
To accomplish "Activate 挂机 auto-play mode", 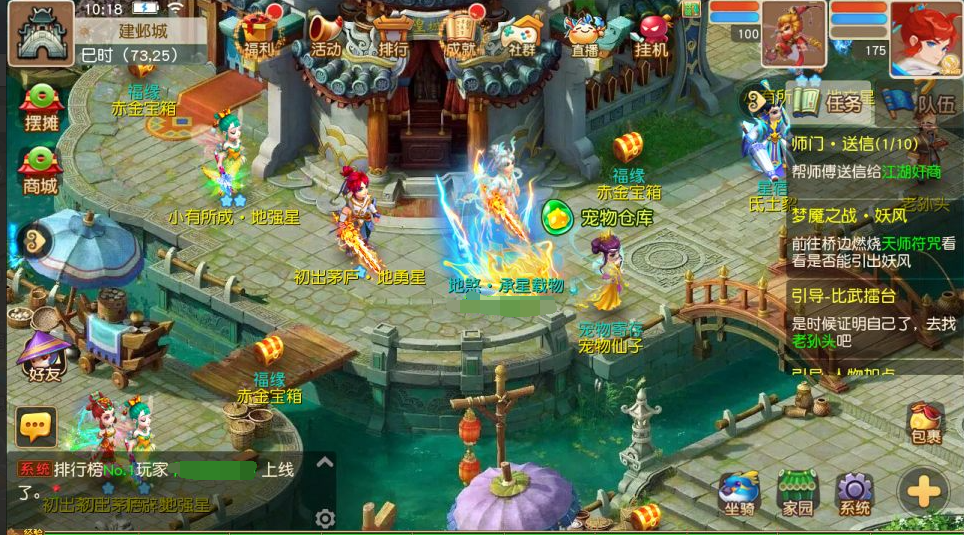I will (x=654, y=32).
